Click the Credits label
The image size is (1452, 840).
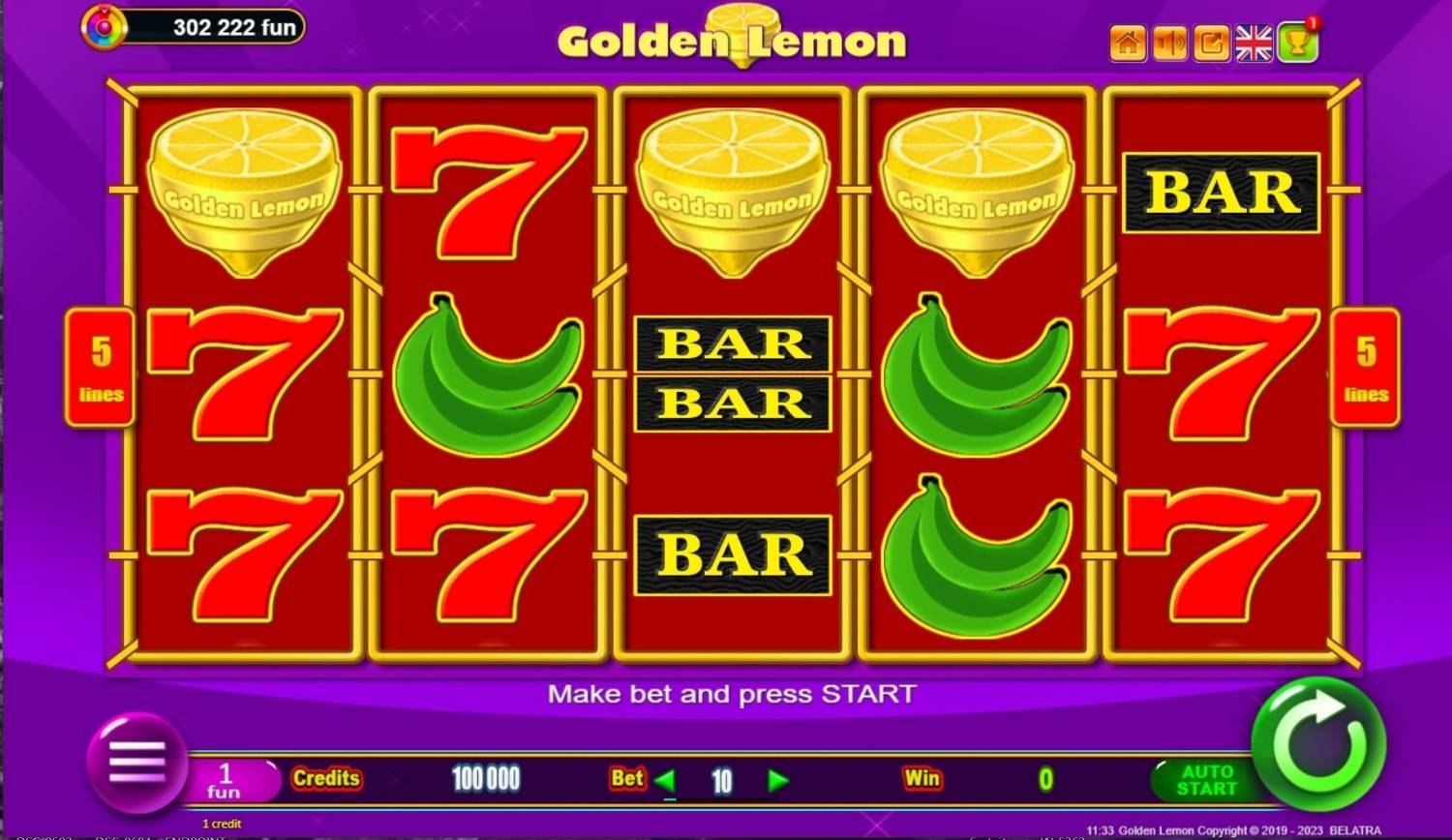click(x=326, y=778)
